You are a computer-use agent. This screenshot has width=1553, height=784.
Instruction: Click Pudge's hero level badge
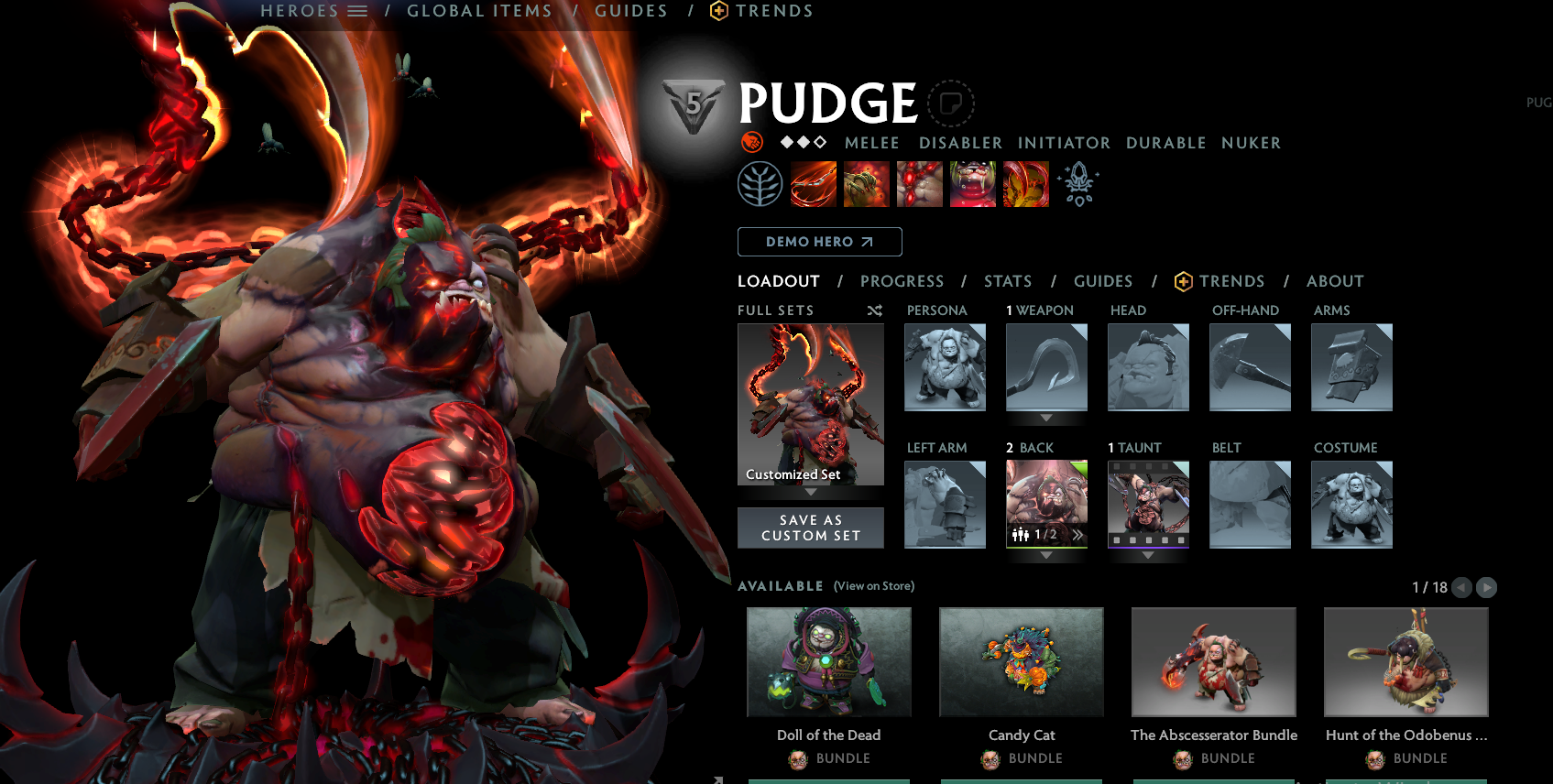[693, 103]
